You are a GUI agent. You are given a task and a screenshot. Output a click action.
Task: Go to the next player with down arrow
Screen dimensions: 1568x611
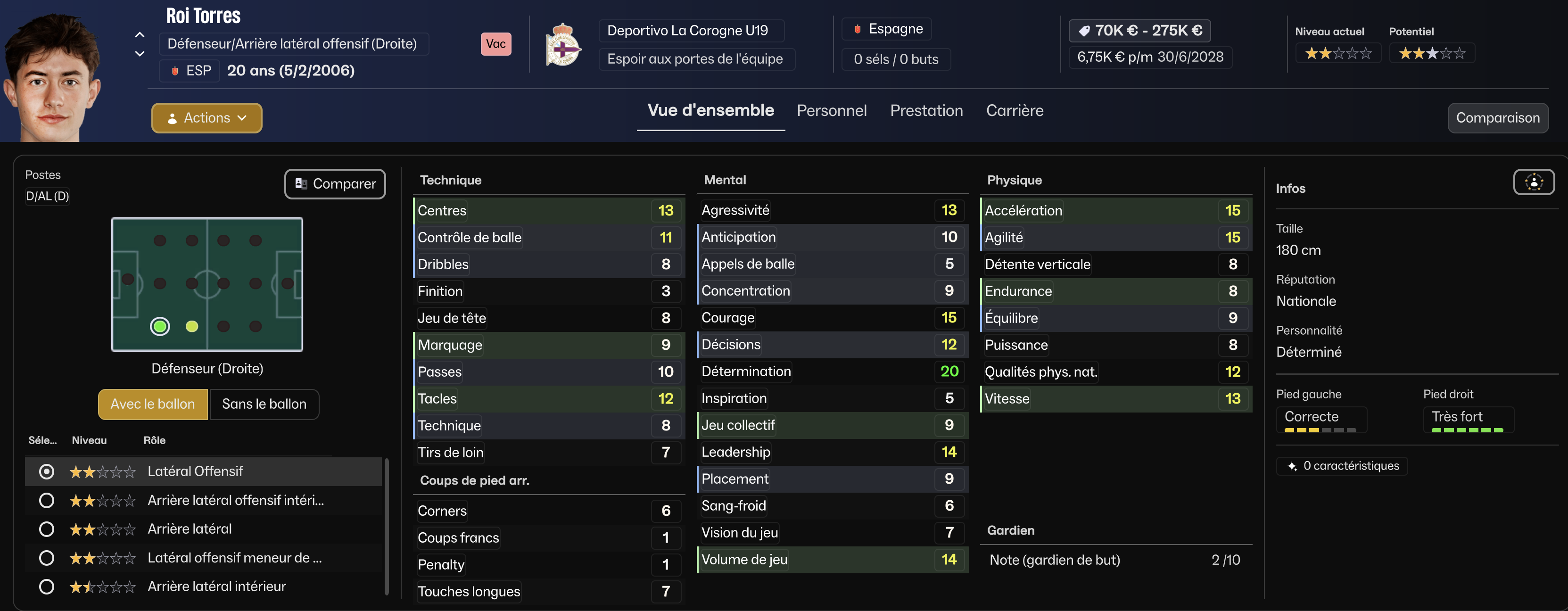pyautogui.click(x=140, y=54)
